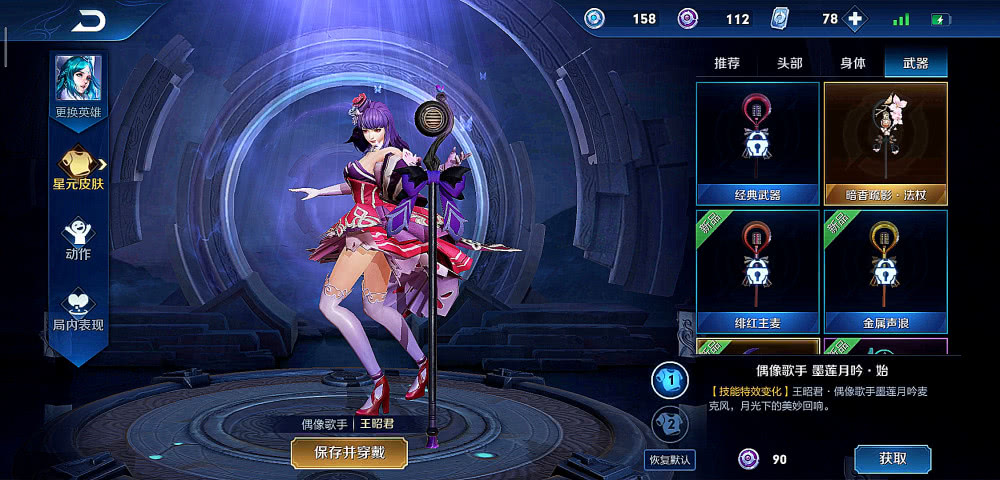Select the 星元皮肤 side menu
1000x480 pixels.
(78, 166)
